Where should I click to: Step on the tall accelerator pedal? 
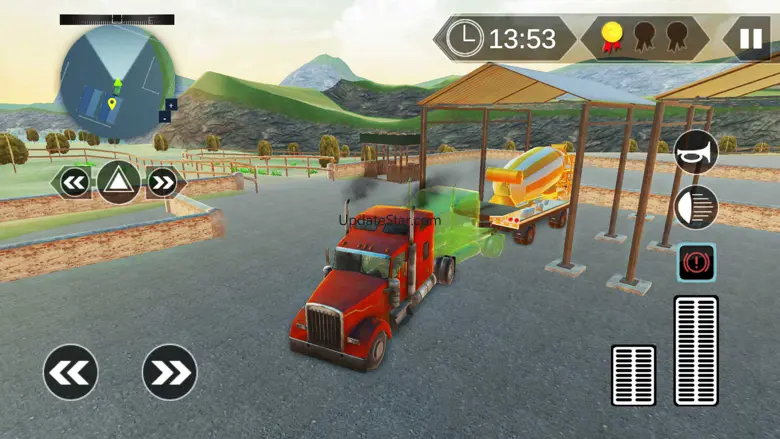[x=696, y=350]
